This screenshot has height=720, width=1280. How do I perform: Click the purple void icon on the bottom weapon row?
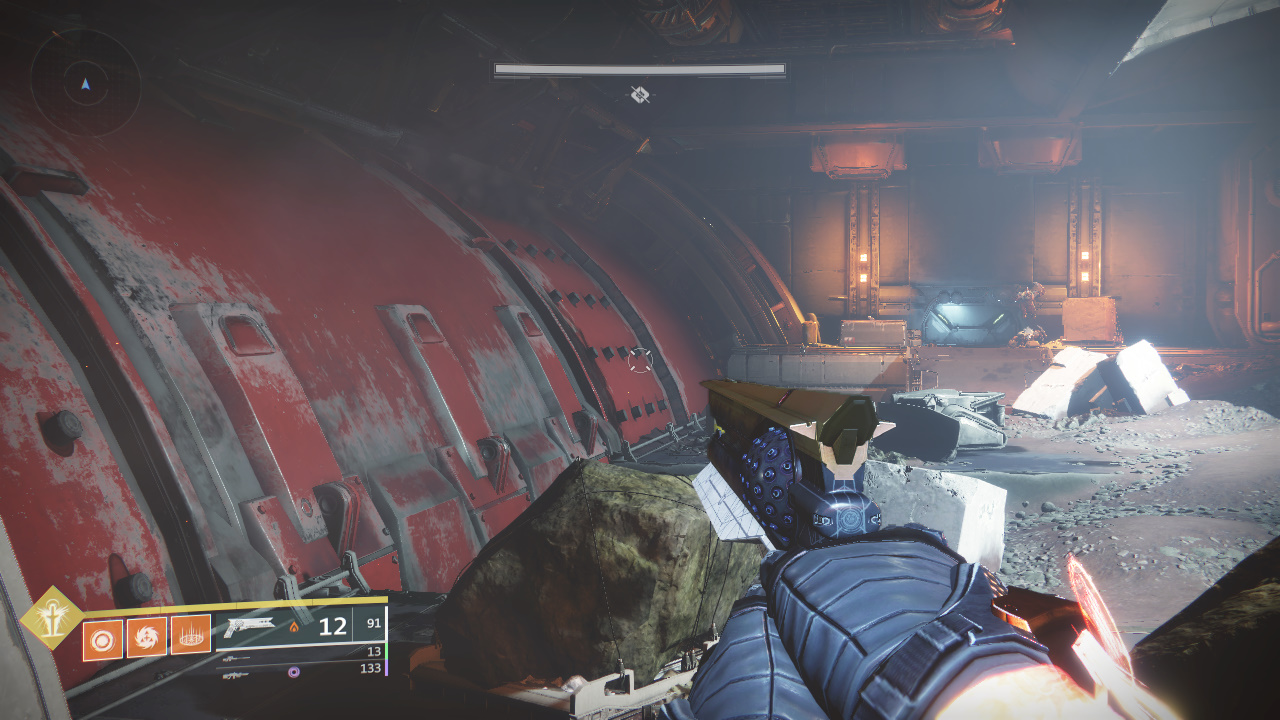pyautogui.click(x=294, y=672)
